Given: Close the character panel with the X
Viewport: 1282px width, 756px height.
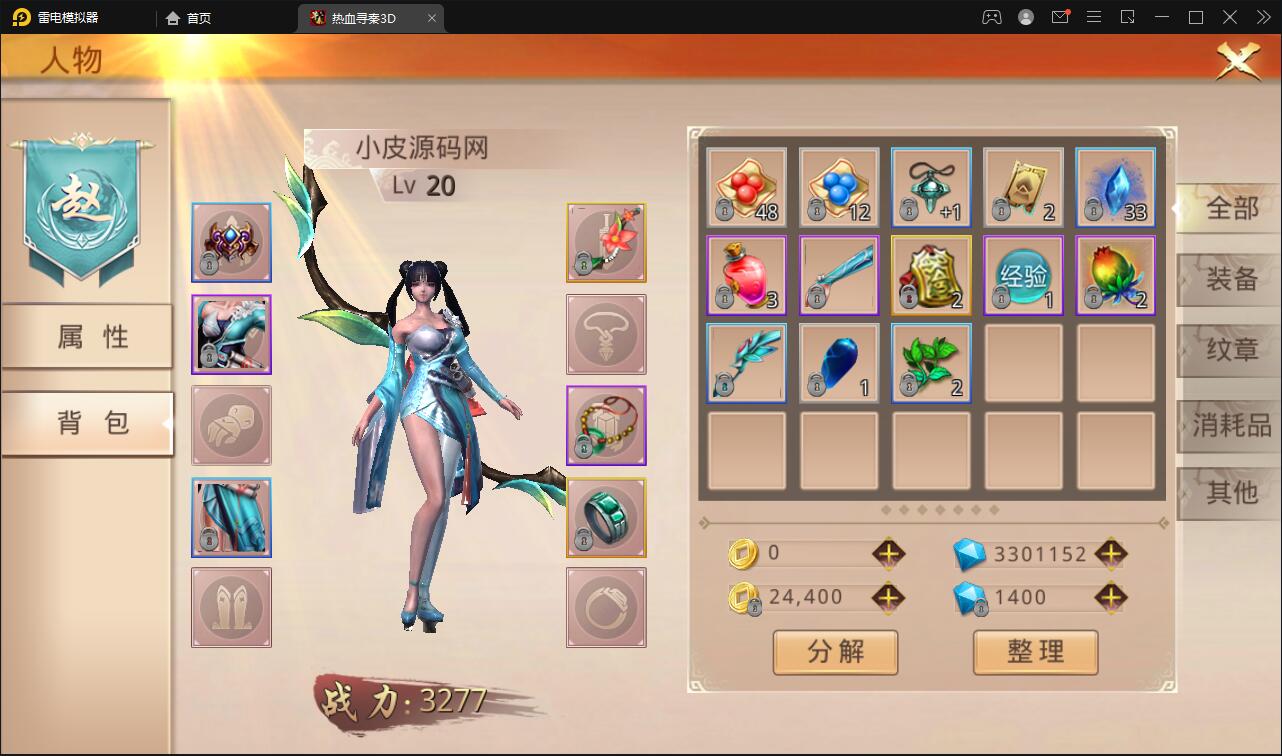Looking at the screenshot, I should (1237, 62).
